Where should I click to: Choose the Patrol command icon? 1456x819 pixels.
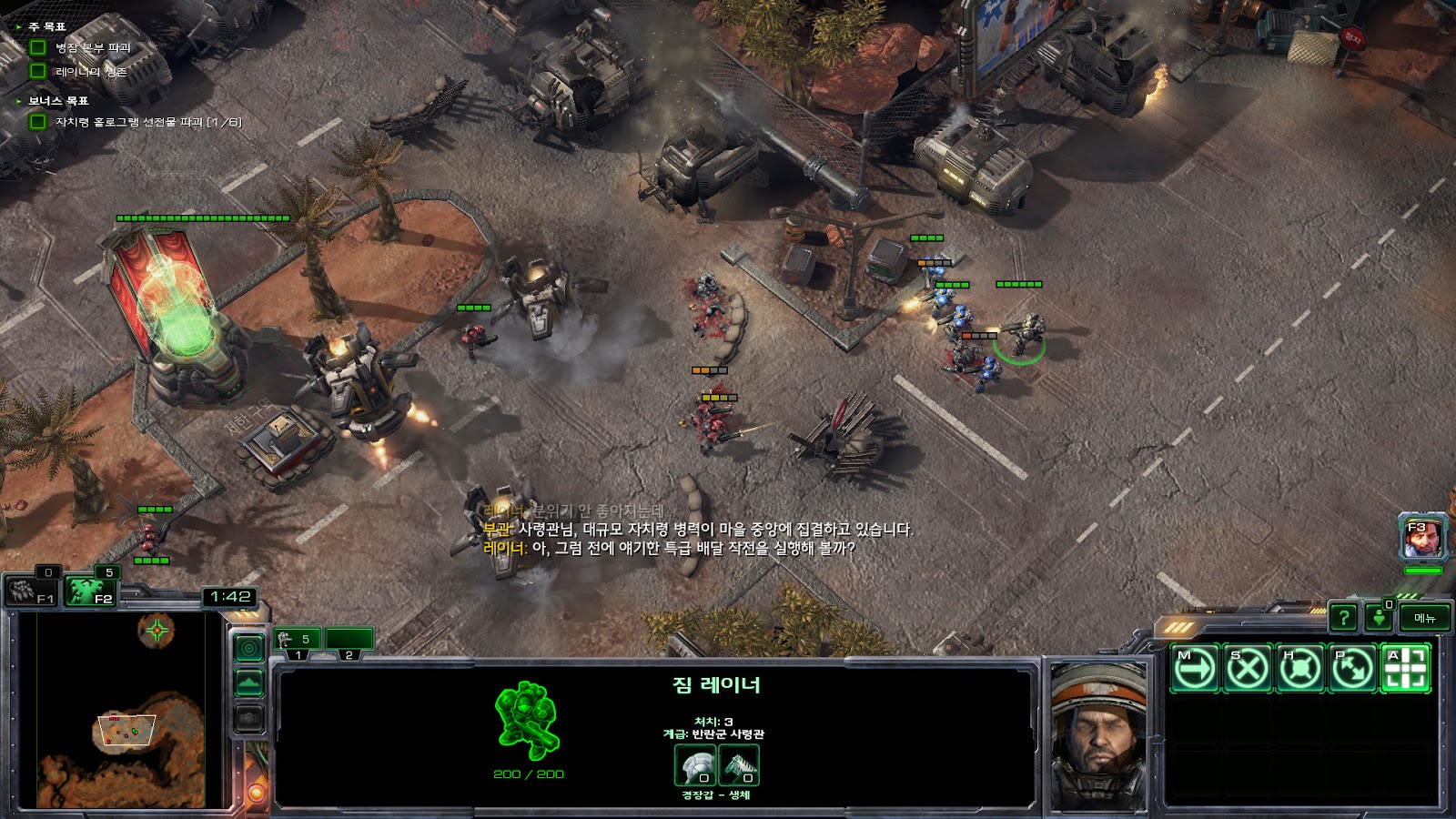pyautogui.click(x=1352, y=669)
